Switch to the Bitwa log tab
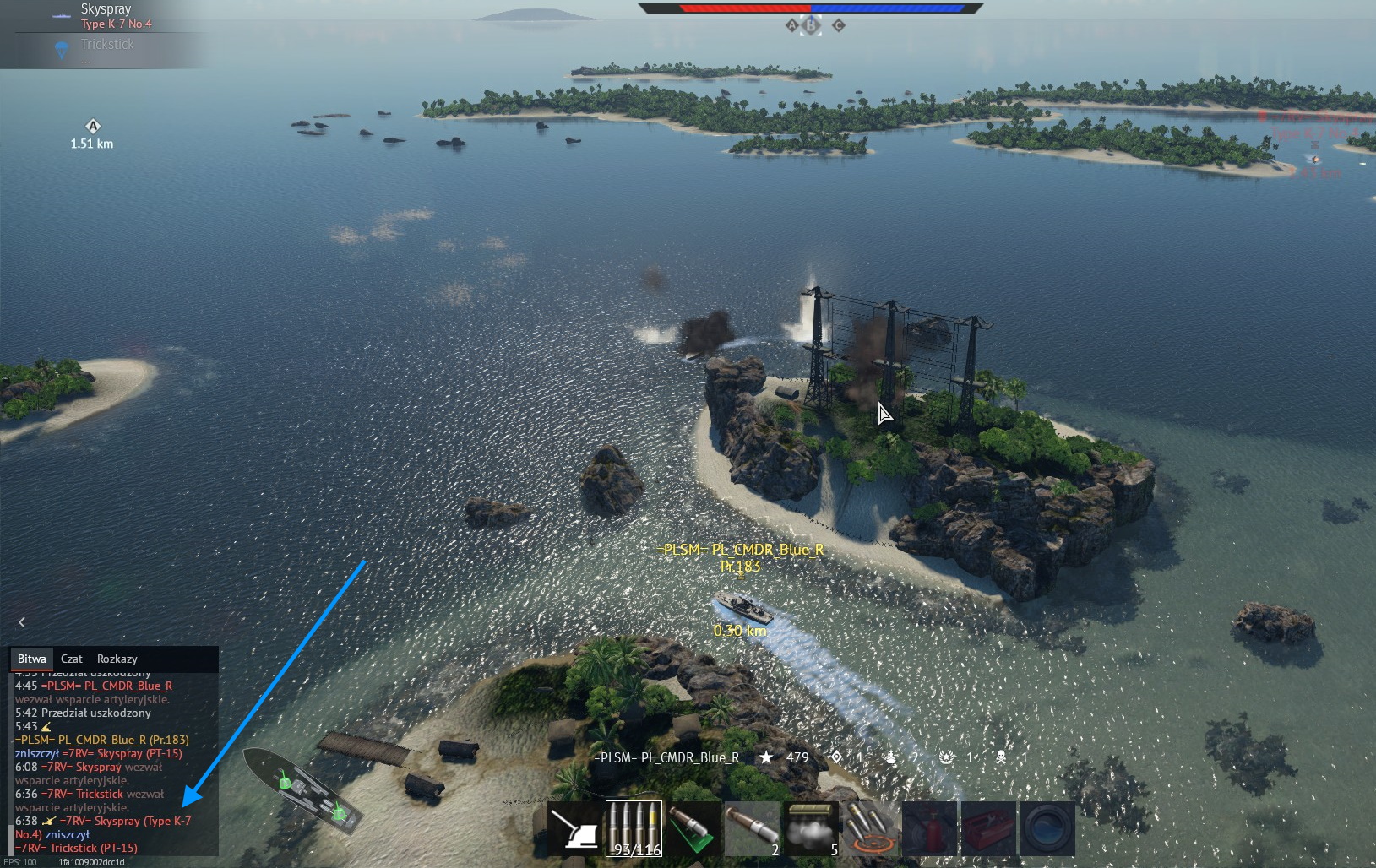1376x868 pixels. 32,659
